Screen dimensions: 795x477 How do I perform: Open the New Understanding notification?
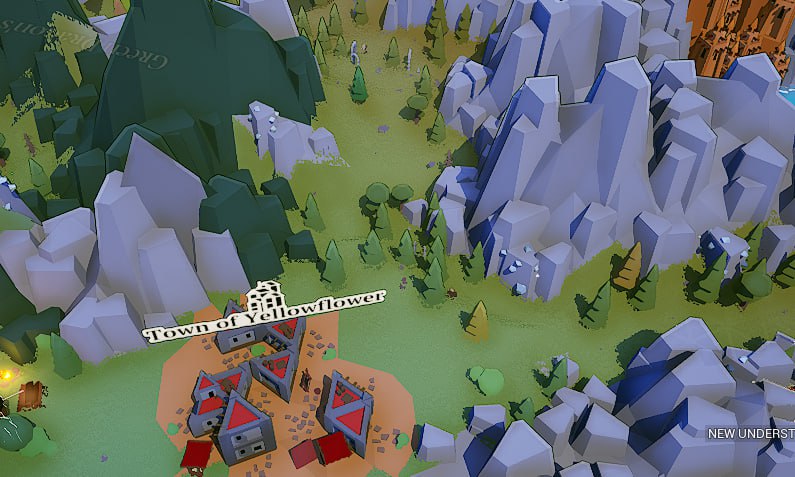pos(751,434)
